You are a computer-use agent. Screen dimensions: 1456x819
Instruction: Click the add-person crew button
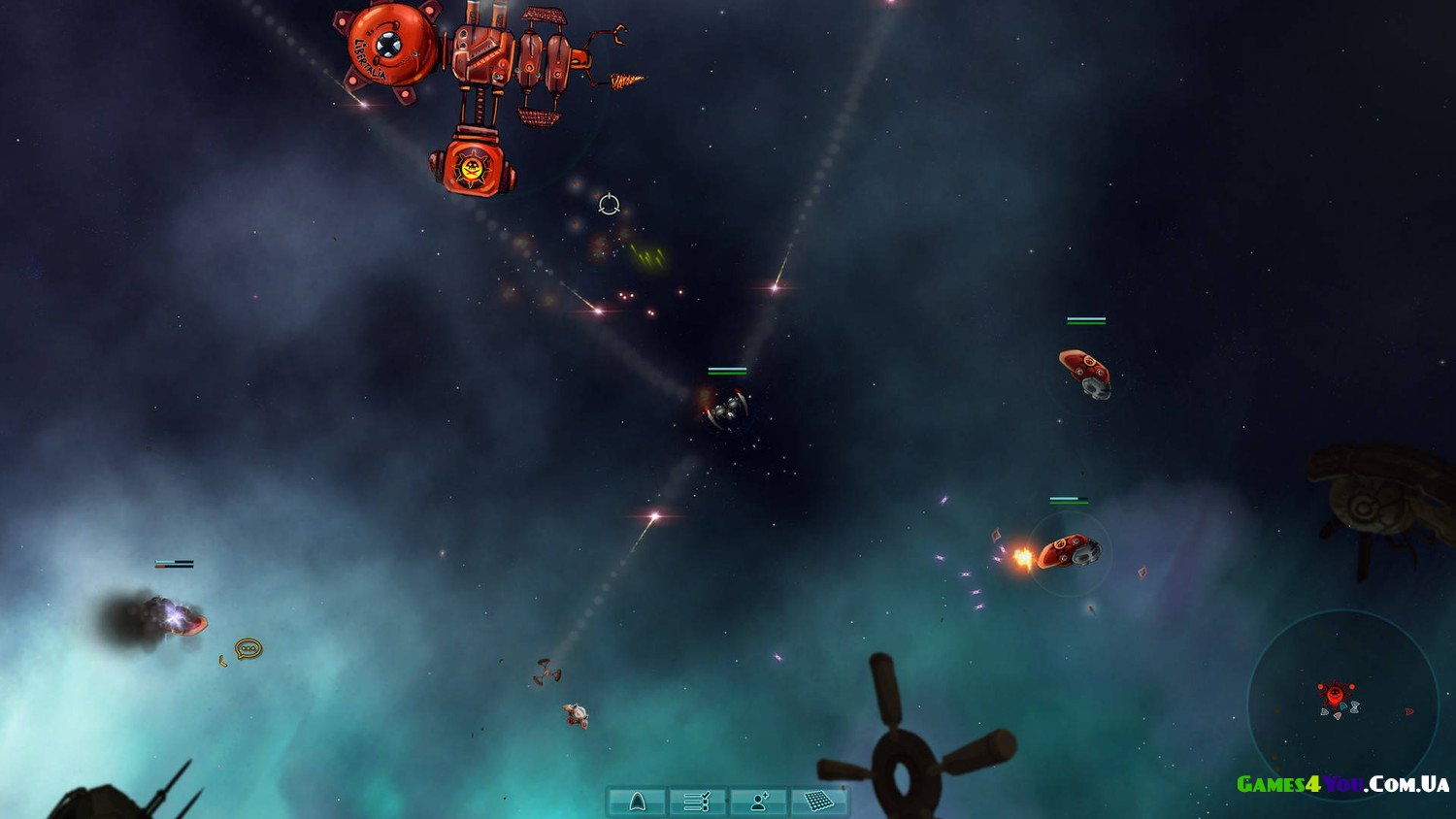coord(759,802)
